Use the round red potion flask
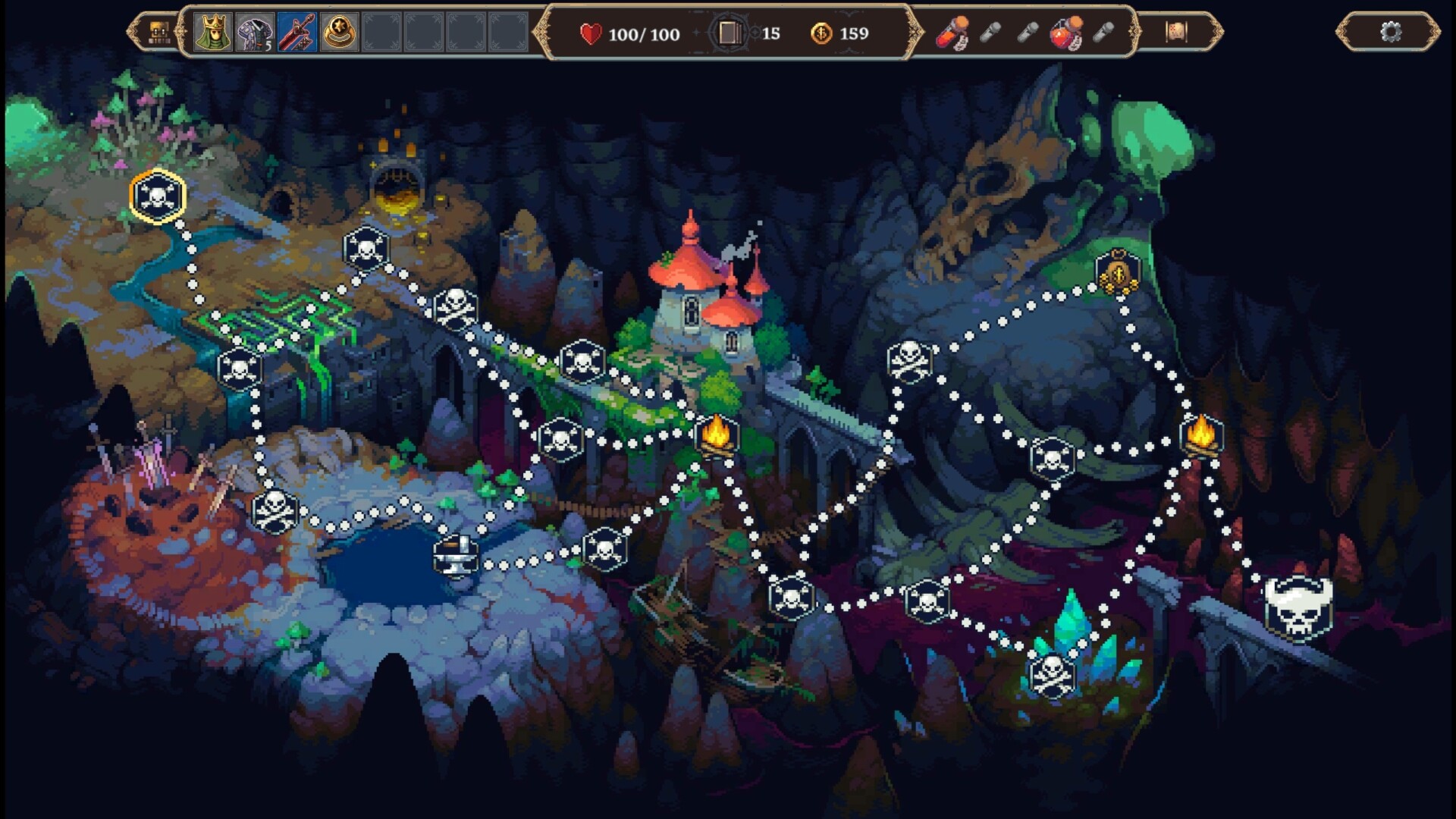1456x819 pixels. (1065, 33)
